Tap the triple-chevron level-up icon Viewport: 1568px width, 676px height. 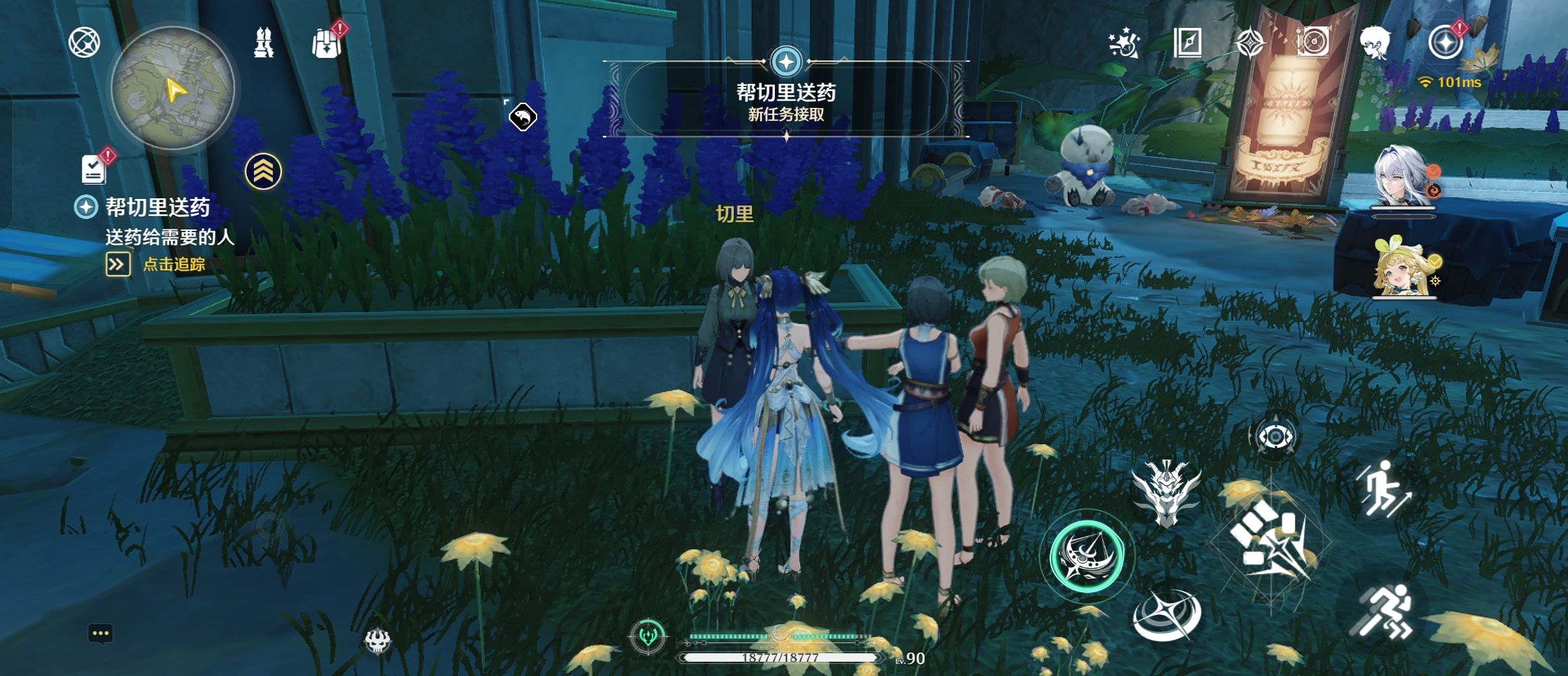(263, 172)
